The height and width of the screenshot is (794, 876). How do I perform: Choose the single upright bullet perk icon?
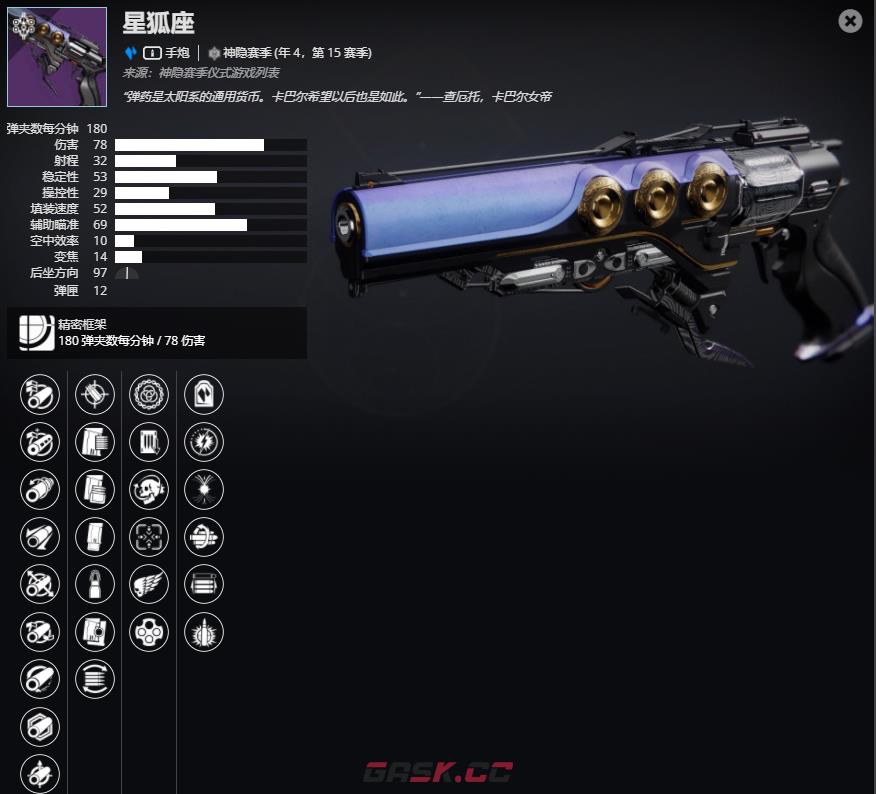95,584
